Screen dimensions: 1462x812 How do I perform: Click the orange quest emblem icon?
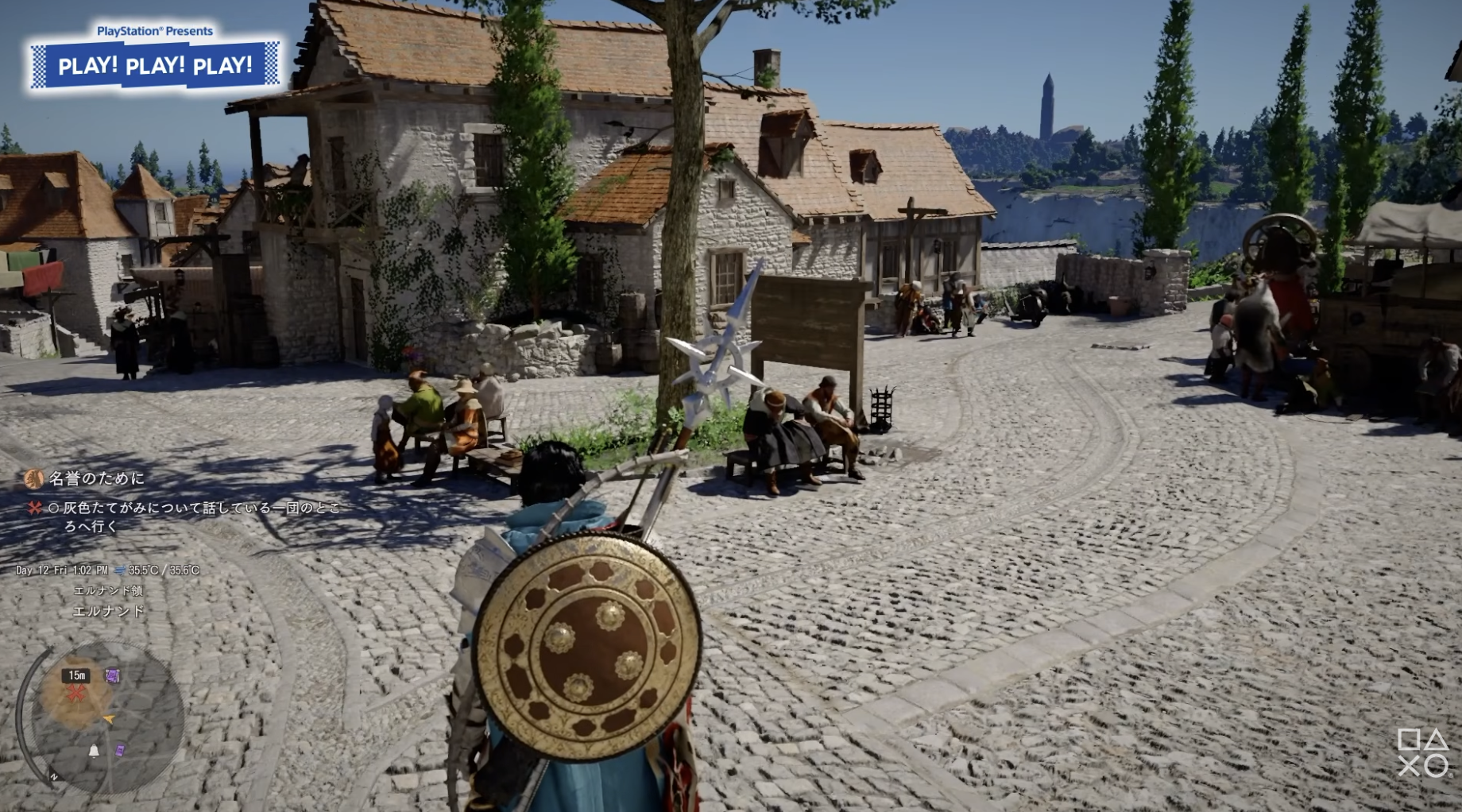(34, 478)
